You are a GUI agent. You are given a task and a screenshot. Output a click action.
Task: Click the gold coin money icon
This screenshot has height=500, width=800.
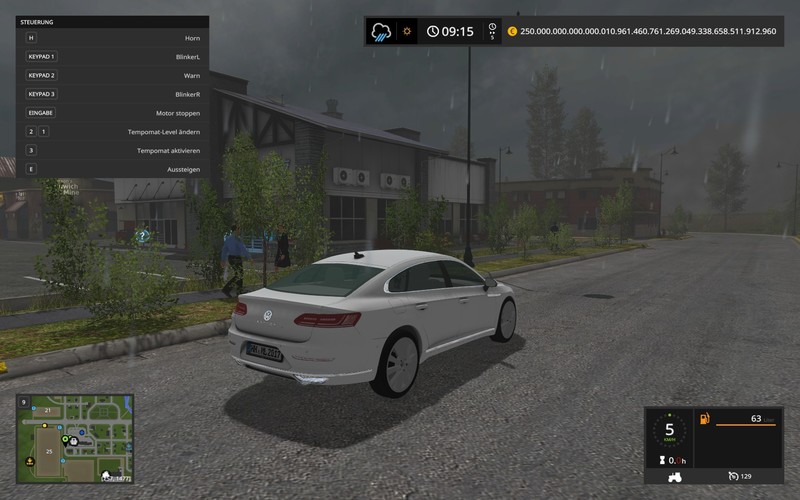click(512, 31)
